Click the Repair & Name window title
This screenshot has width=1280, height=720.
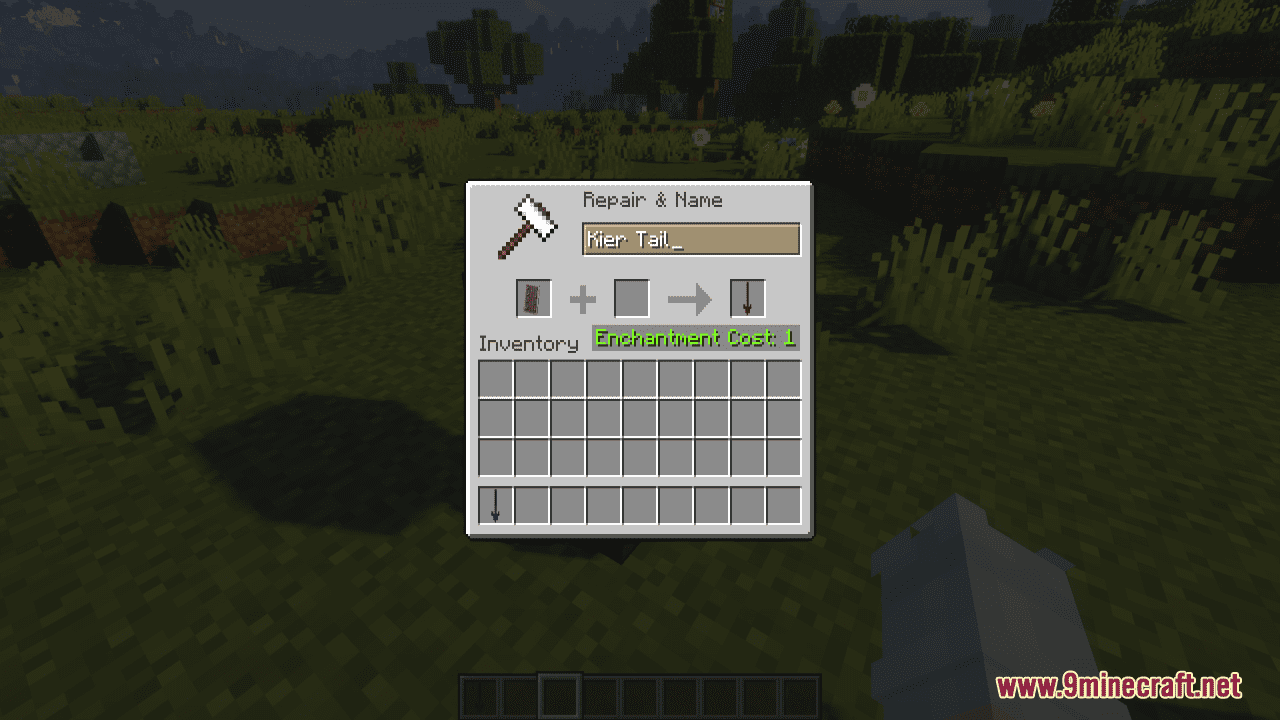(652, 200)
